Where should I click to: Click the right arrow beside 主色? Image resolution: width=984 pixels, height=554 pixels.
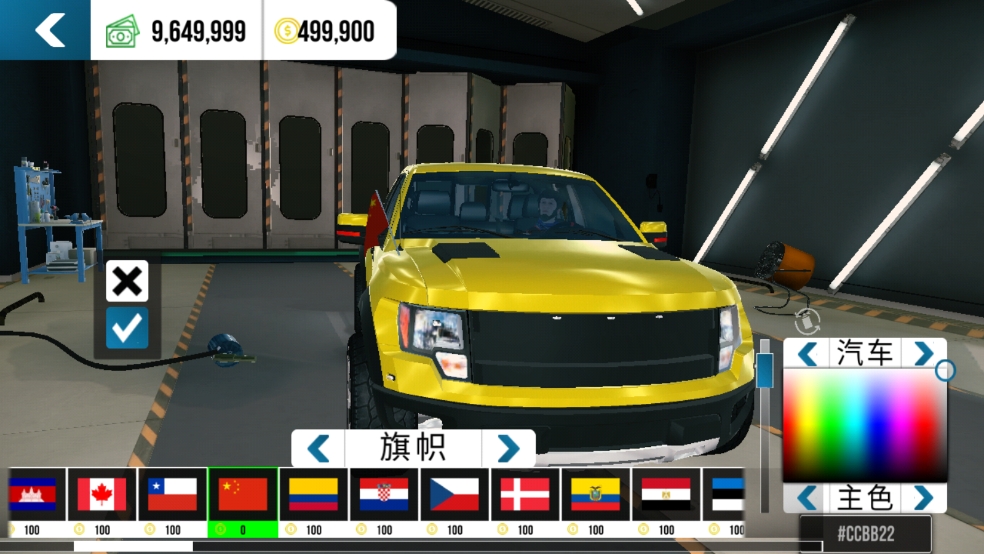[923, 497]
